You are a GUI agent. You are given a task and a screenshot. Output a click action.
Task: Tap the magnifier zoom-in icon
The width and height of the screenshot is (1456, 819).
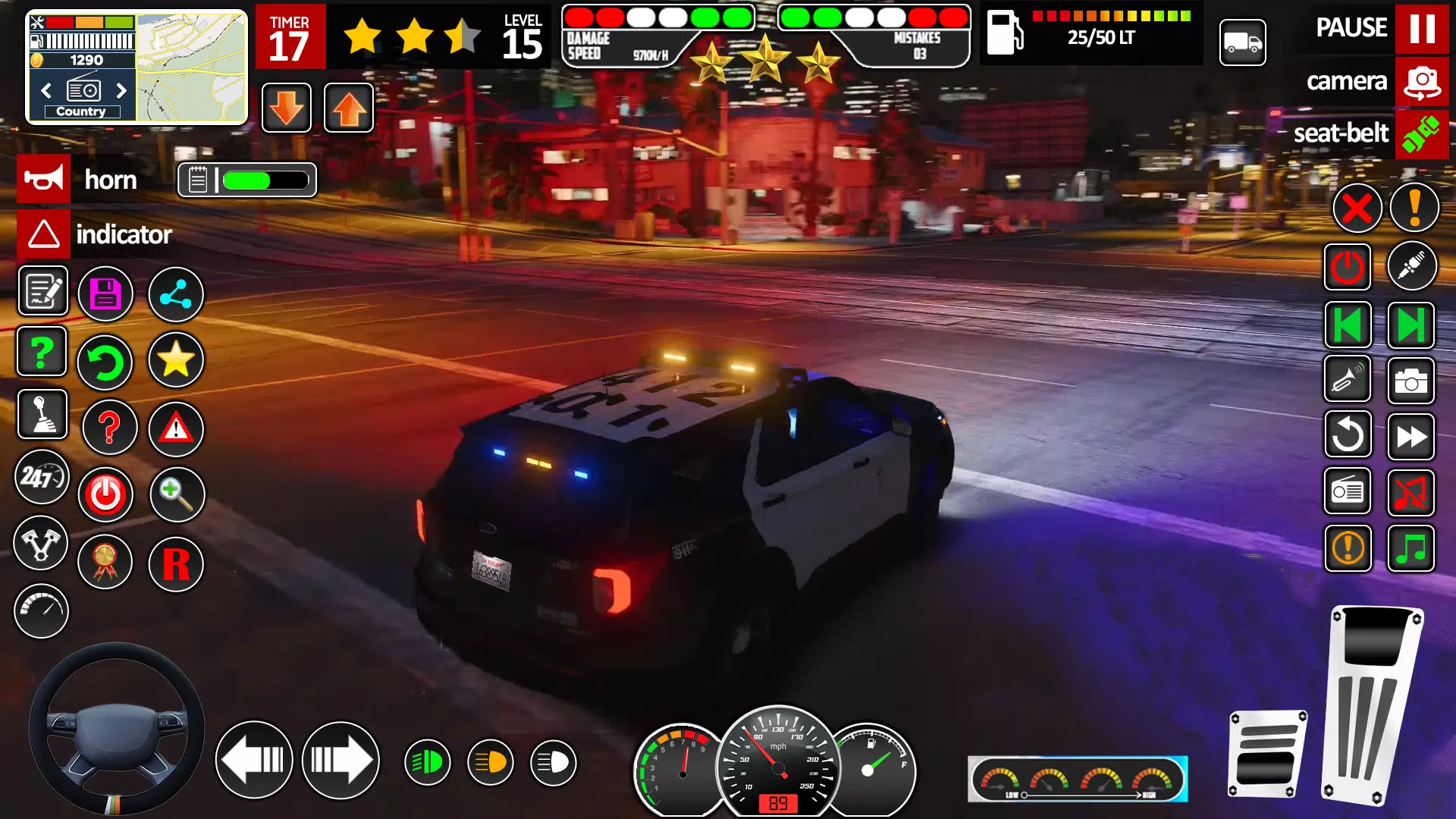click(x=175, y=494)
